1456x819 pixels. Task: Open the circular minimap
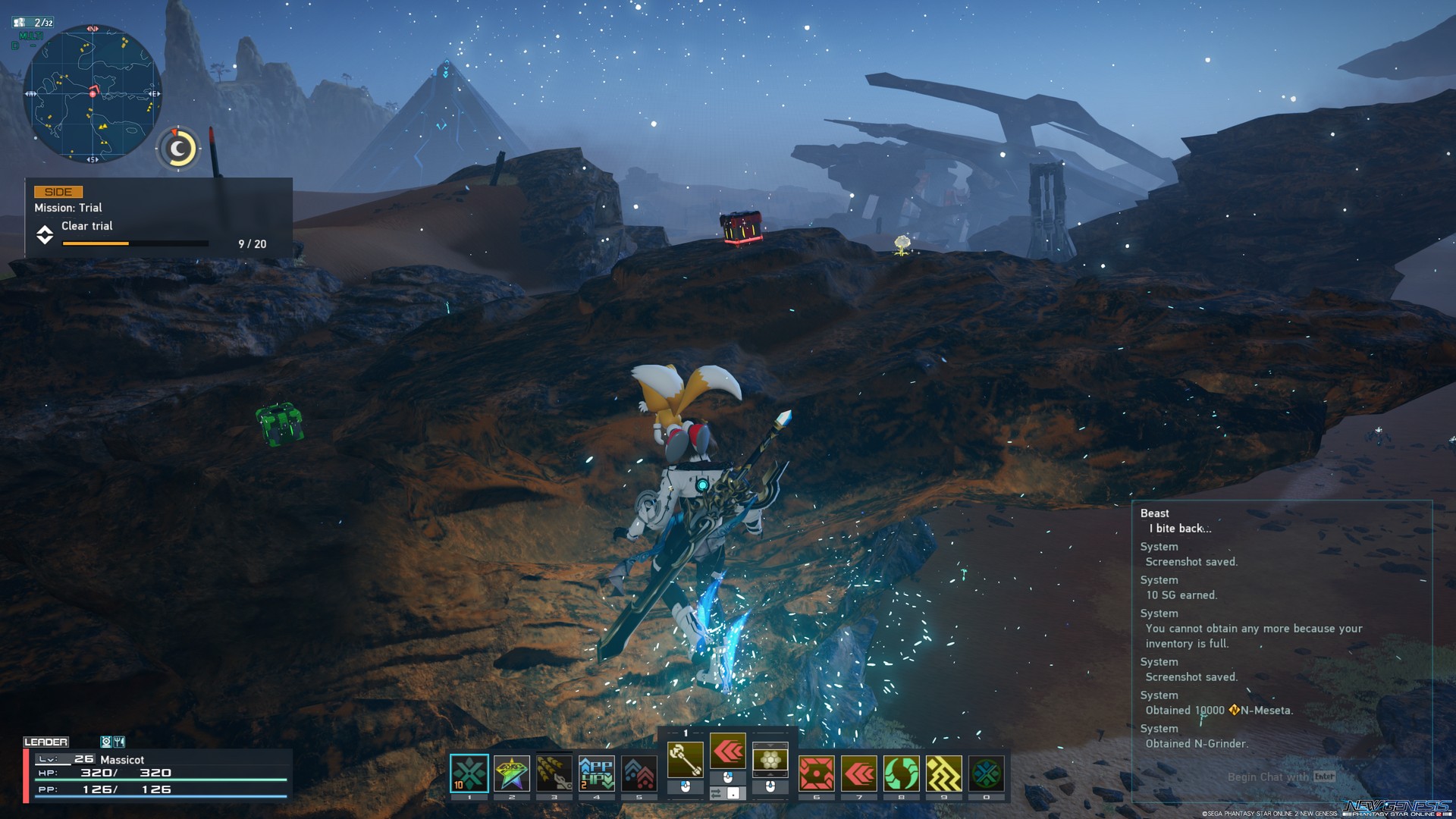[x=93, y=94]
